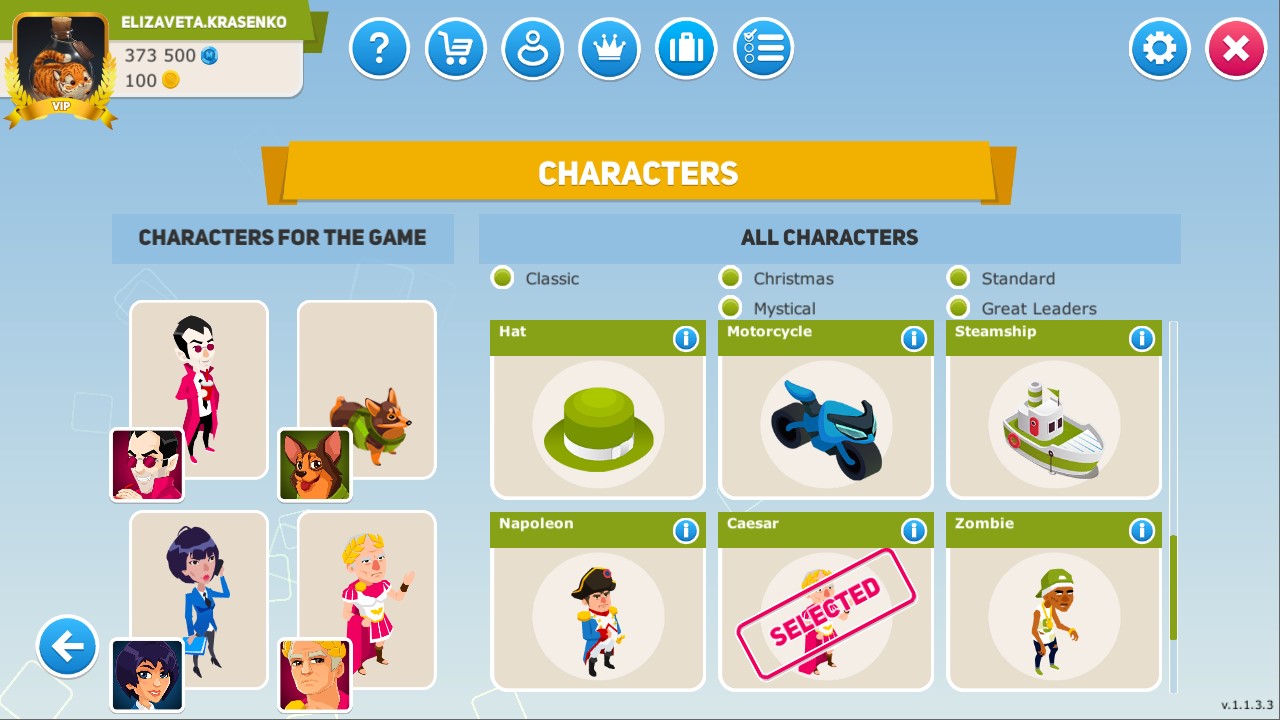This screenshot has width=1280, height=720.
Task: Open the help question mark icon
Action: click(x=379, y=48)
